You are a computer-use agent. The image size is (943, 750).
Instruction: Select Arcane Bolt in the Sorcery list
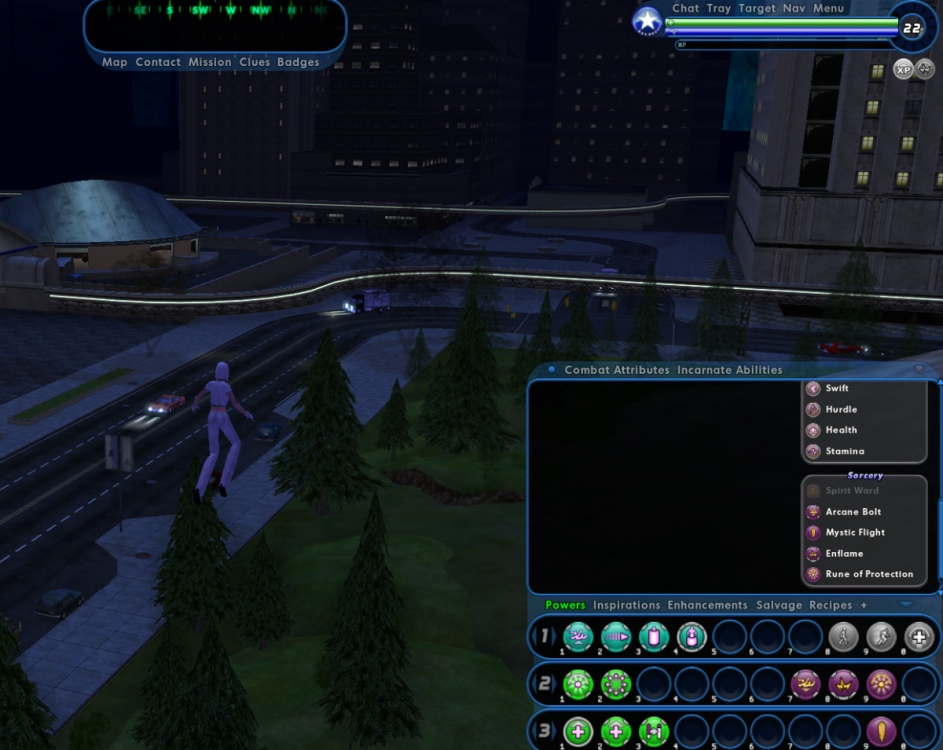(853, 512)
